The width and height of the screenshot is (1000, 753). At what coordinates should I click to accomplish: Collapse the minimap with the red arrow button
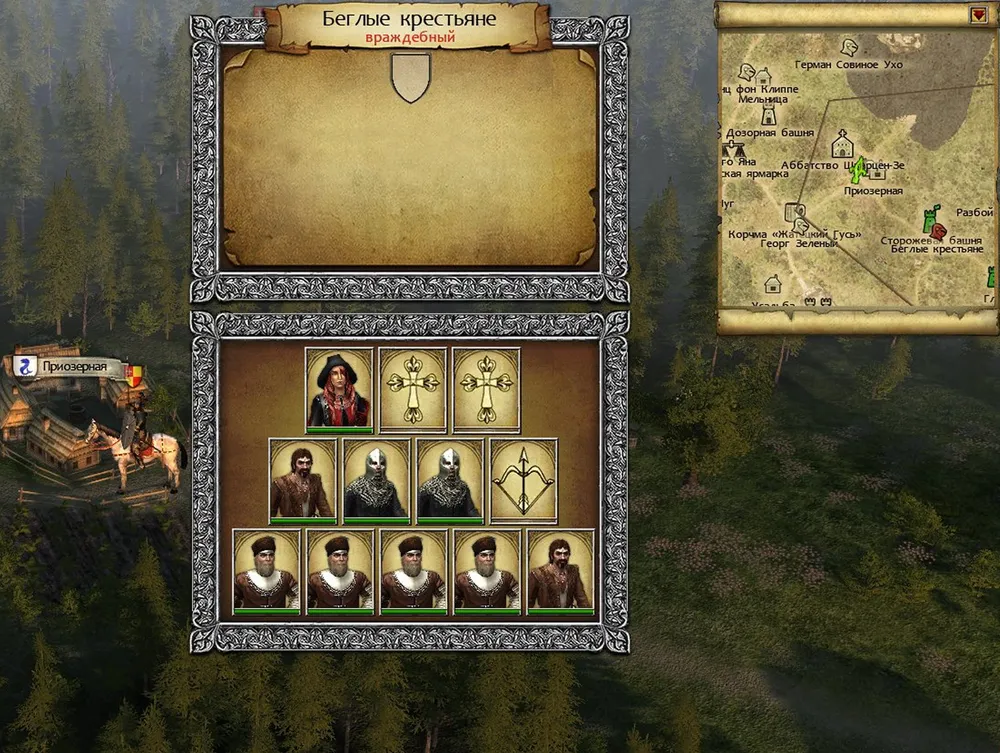click(978, 15)
